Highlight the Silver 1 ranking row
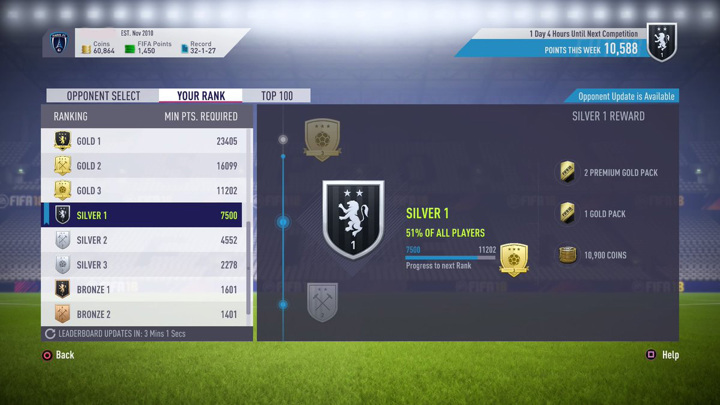Viewport: 720px width, 405px height. 146,215
